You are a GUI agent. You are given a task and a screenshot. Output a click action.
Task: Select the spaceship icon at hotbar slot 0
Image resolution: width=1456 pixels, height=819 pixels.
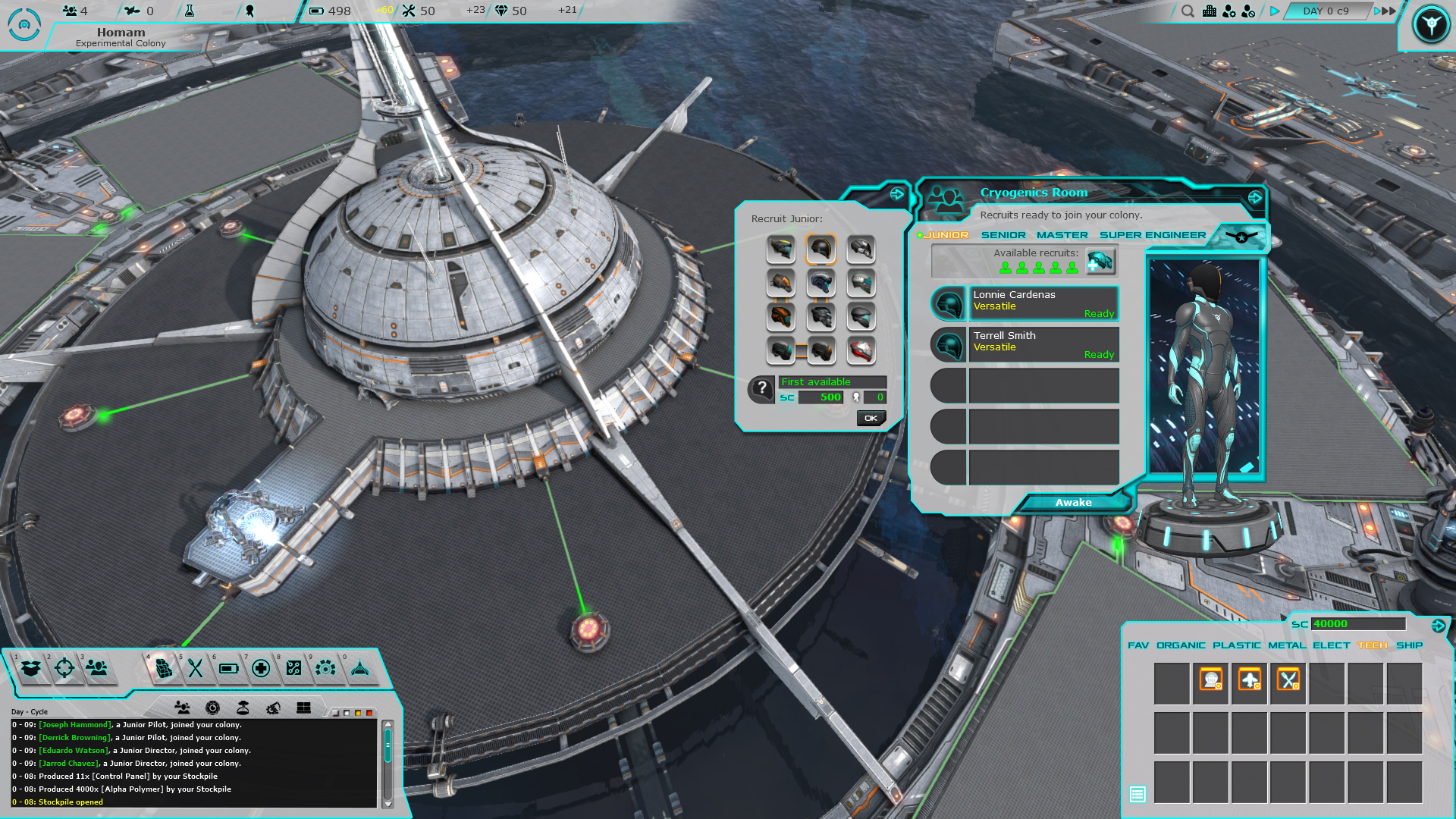click(x=359, y=669)
